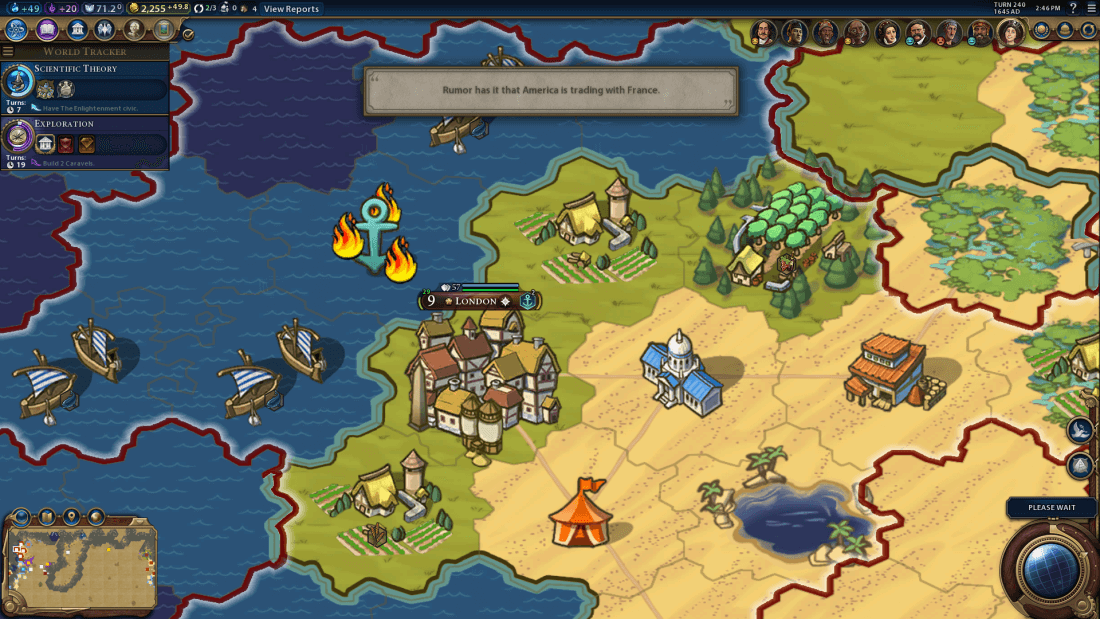Open the technology tree atom icon
The height and width of the screenshot is (619, 1100).
click(17, 30)
